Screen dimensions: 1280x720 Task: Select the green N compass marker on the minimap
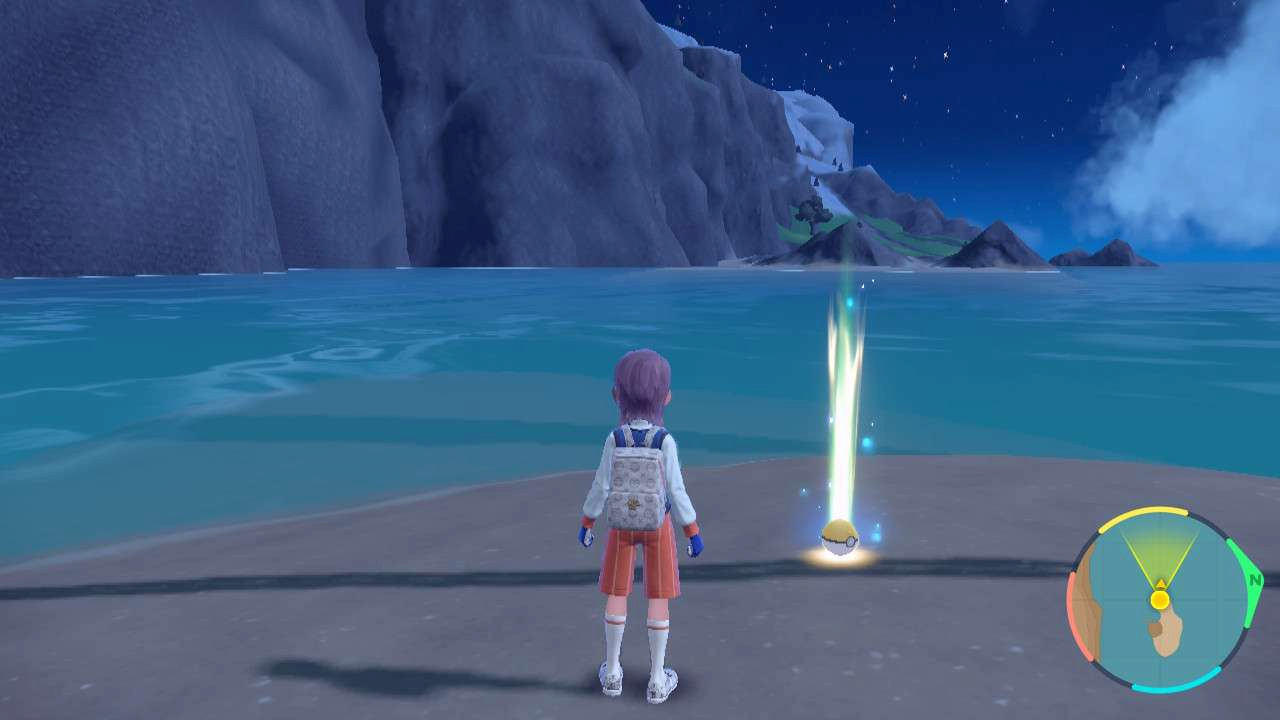(1253, 578)
